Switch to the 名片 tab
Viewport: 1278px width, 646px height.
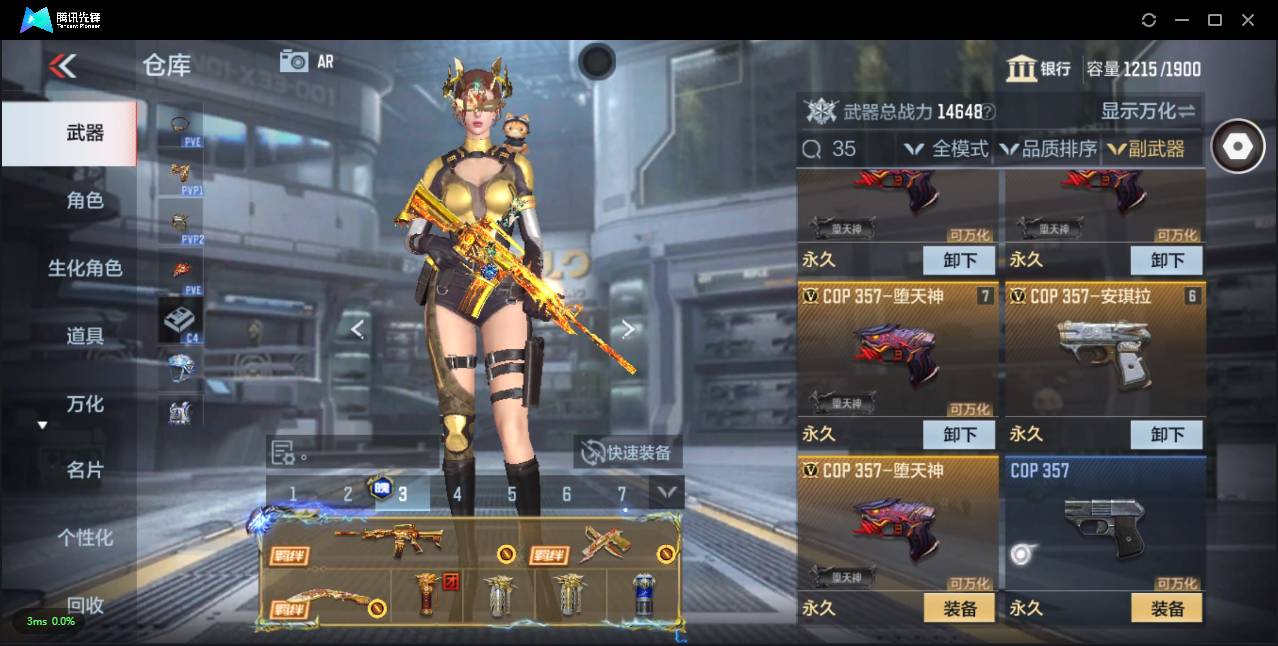tap(85, 470)
